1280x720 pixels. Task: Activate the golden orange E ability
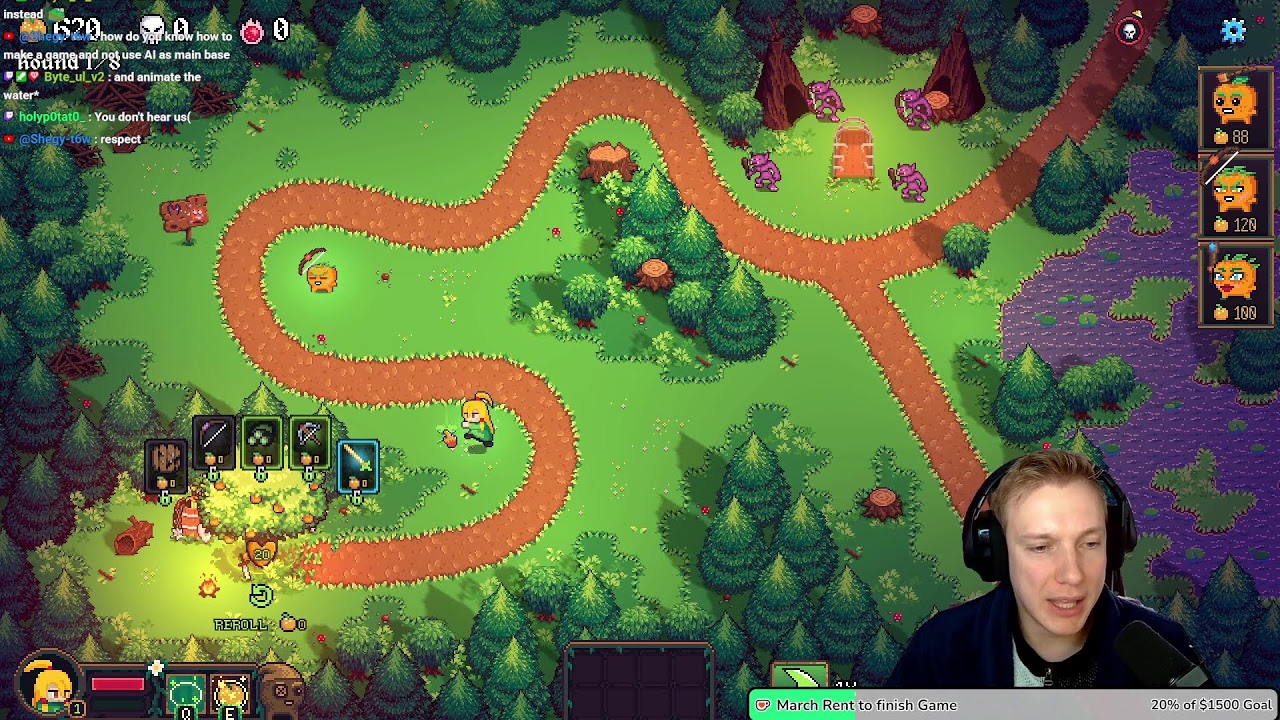click(x=230, y=692)
